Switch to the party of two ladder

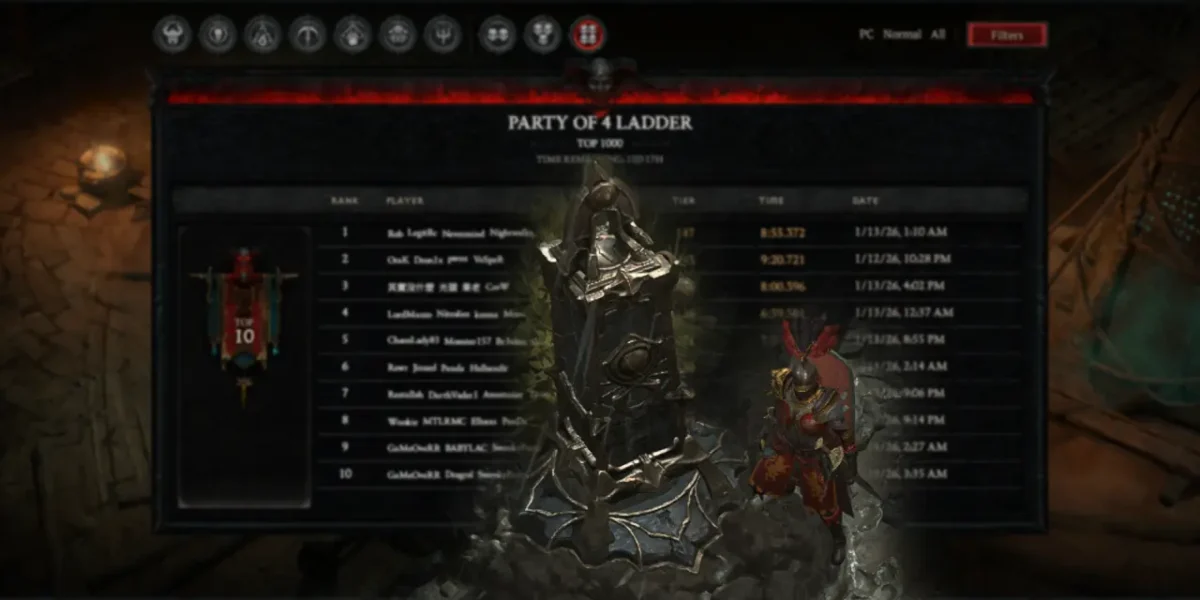[497, 35]
